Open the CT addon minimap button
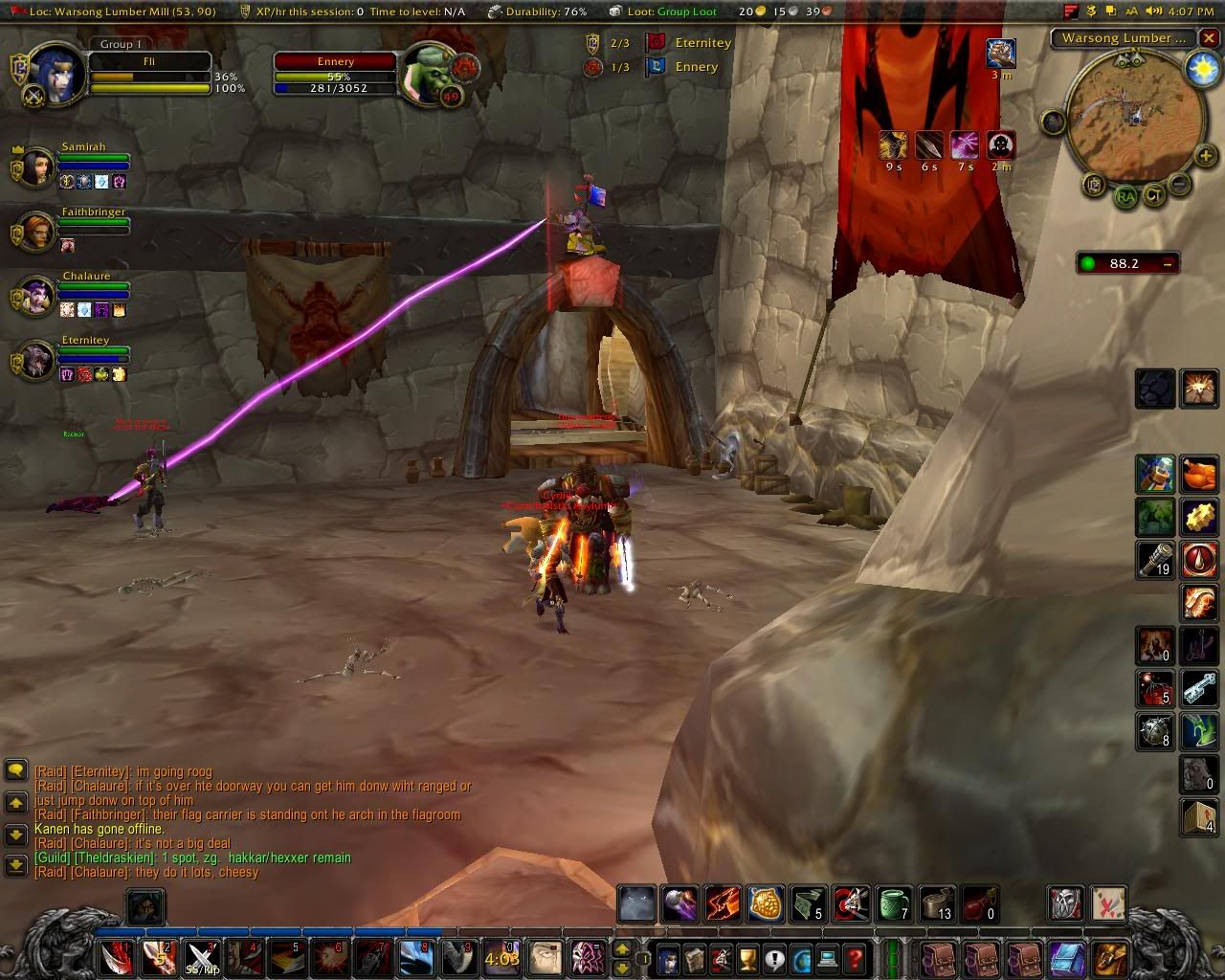1225x980 pixels. point(1154,196)
